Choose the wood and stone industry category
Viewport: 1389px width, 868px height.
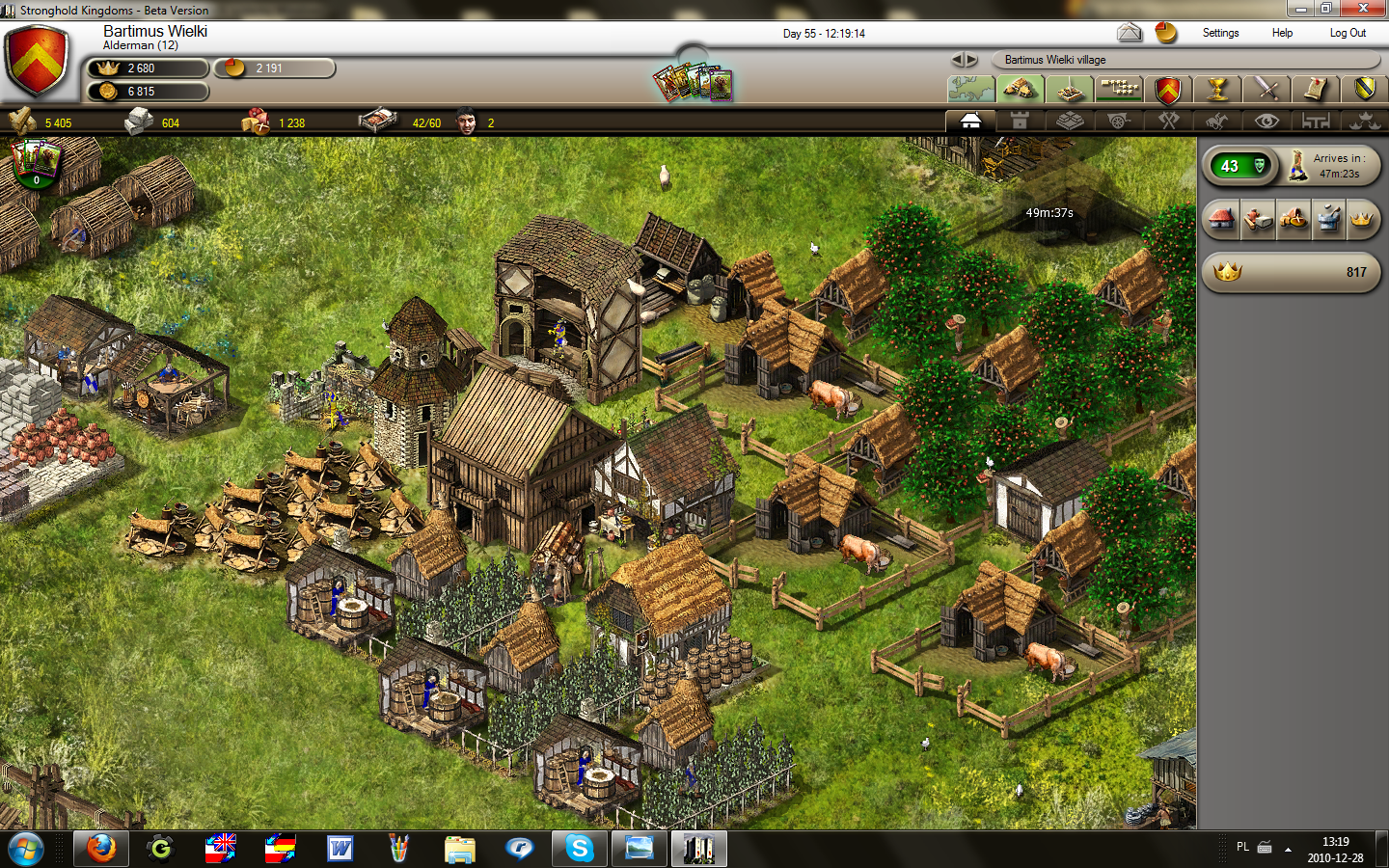coord(1258,220)
